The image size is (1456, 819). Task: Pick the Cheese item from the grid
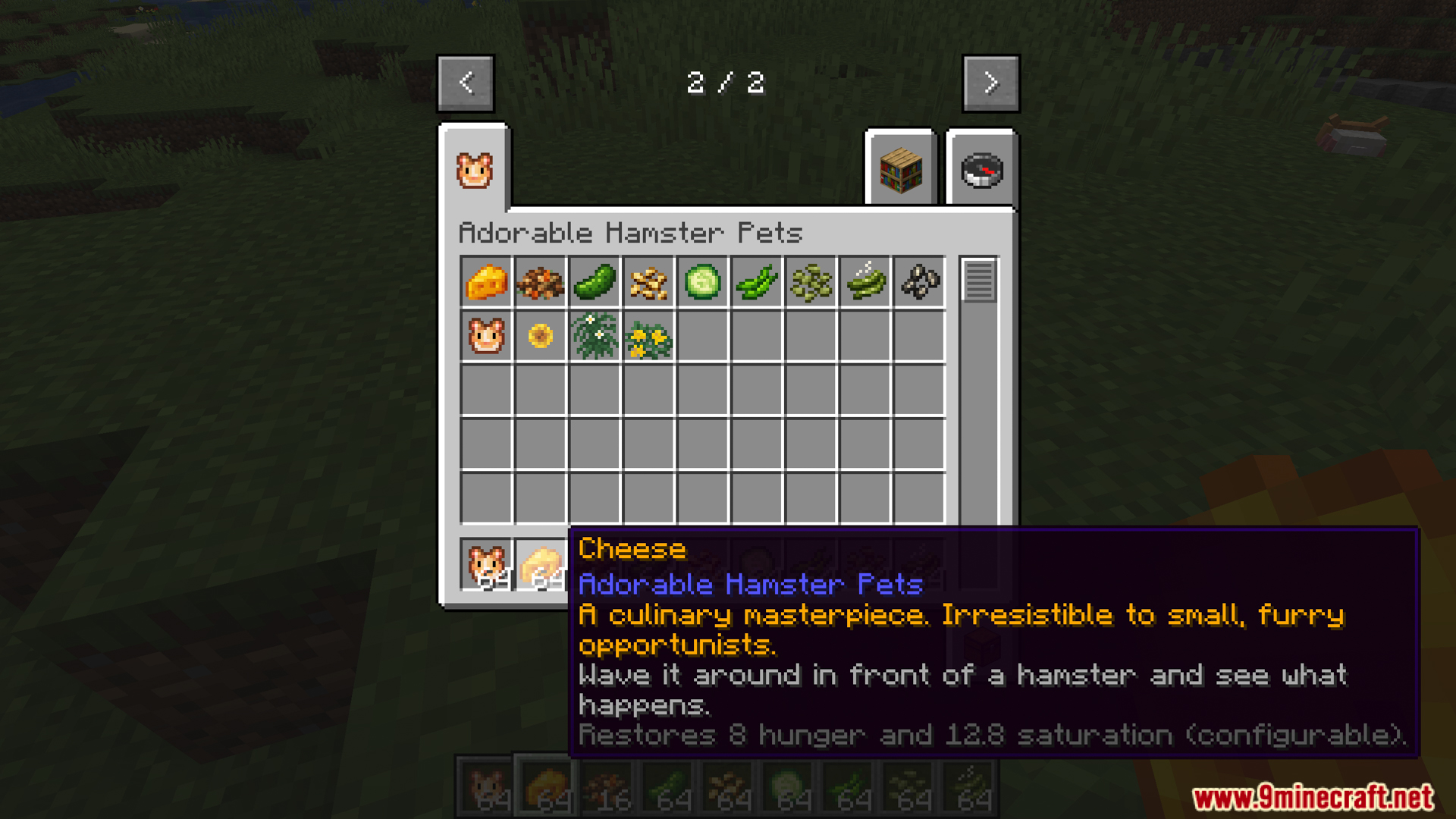486,282
